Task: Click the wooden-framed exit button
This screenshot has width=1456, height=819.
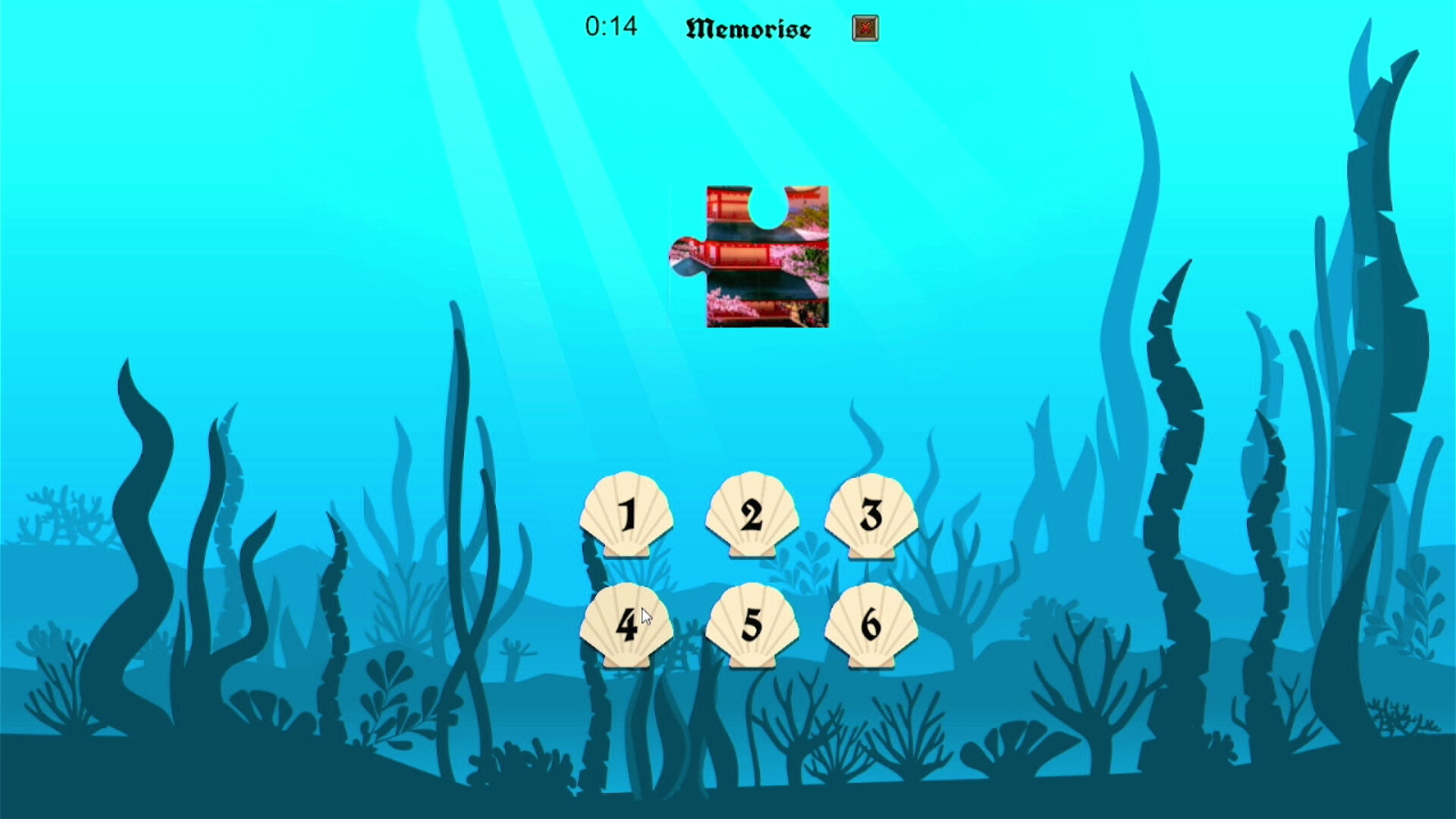Action: point(864,28)
